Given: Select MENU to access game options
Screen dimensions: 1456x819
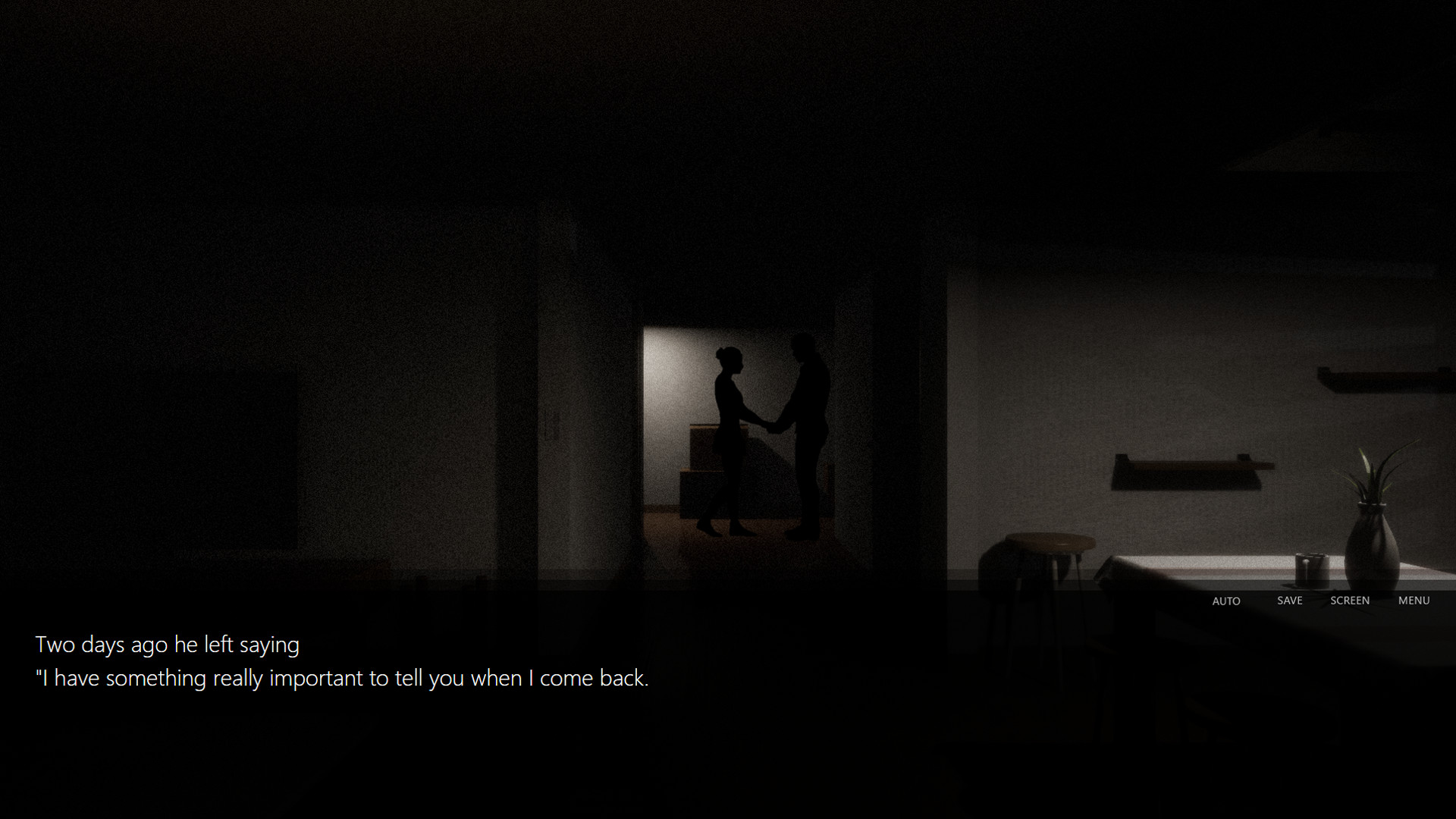Looking at the screenshot, I should [x=1414, y=600].
